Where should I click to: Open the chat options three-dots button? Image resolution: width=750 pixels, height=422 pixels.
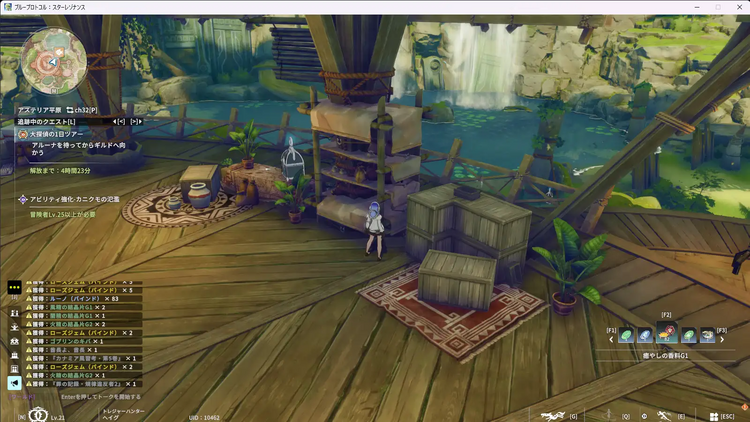pos(14,286)
